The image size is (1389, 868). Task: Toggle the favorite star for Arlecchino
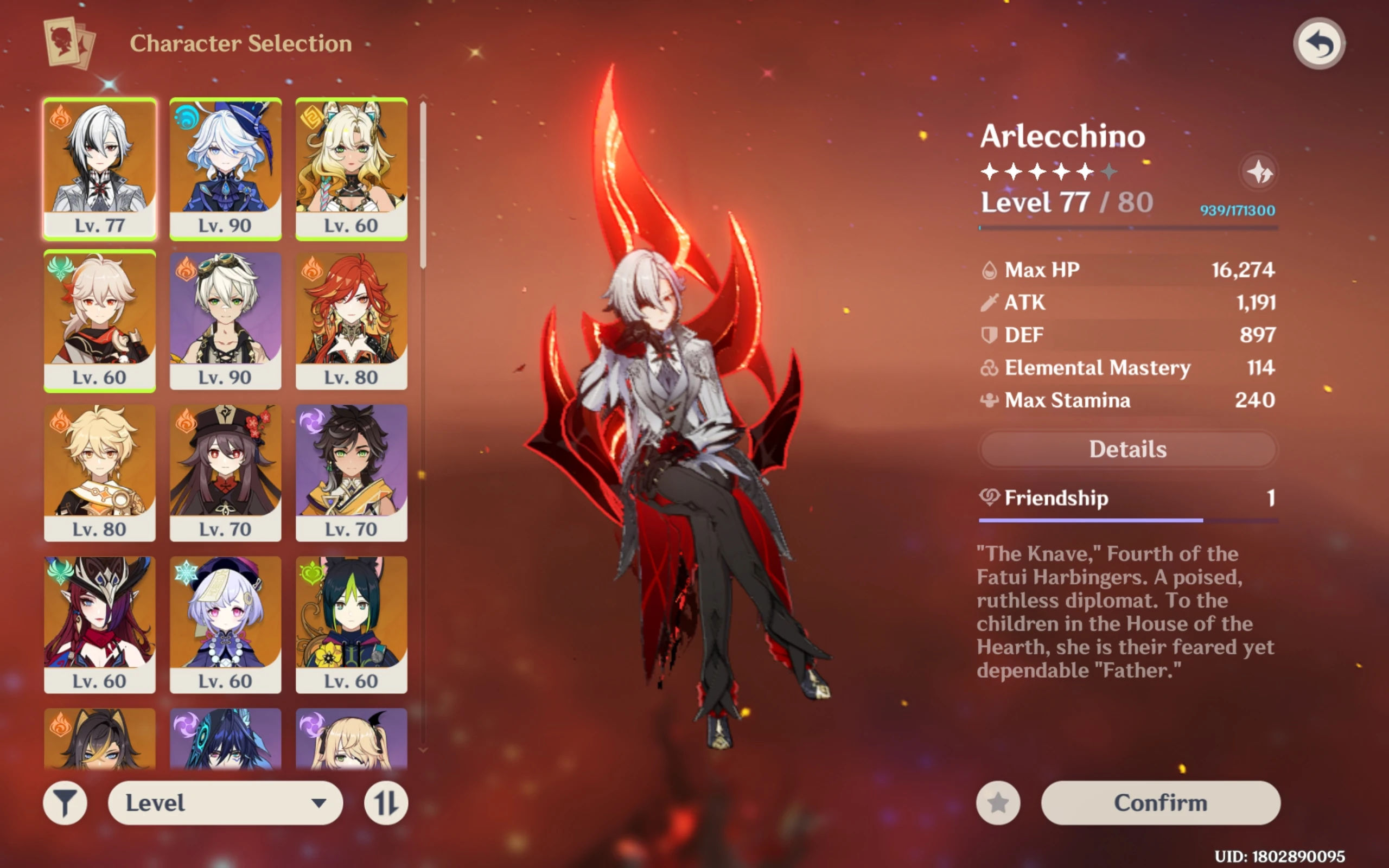click(999, 803)
